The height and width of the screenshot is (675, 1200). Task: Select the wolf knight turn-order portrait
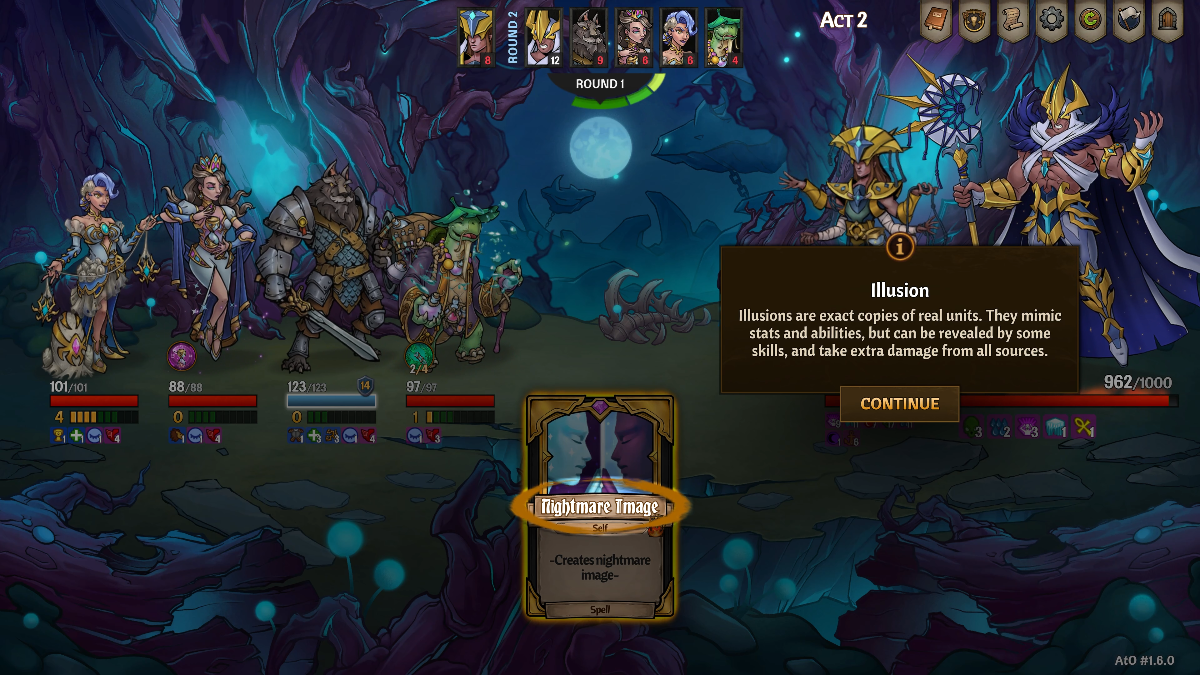pos(588,37)
